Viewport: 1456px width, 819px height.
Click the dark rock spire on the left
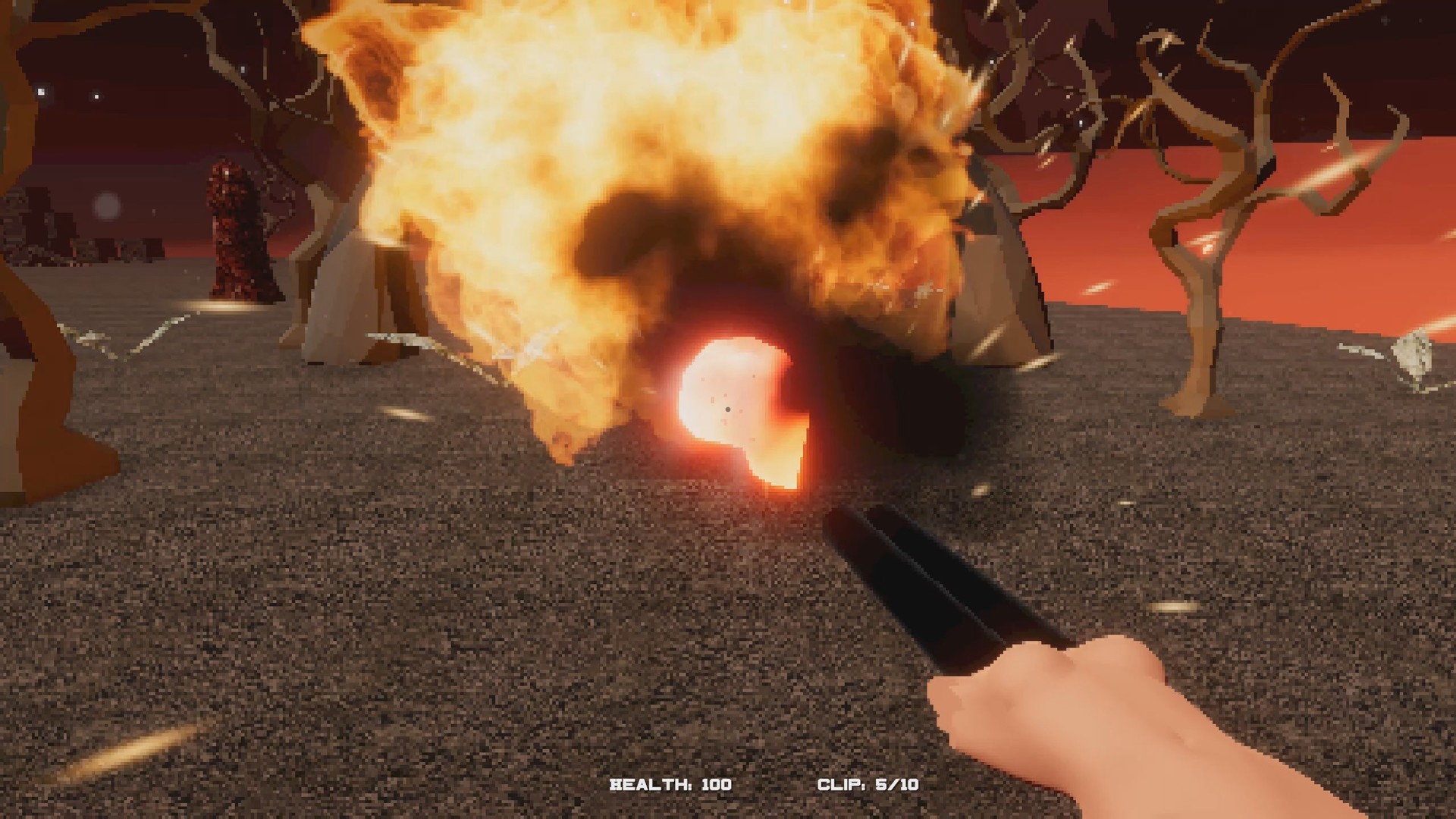pos(235,227)
